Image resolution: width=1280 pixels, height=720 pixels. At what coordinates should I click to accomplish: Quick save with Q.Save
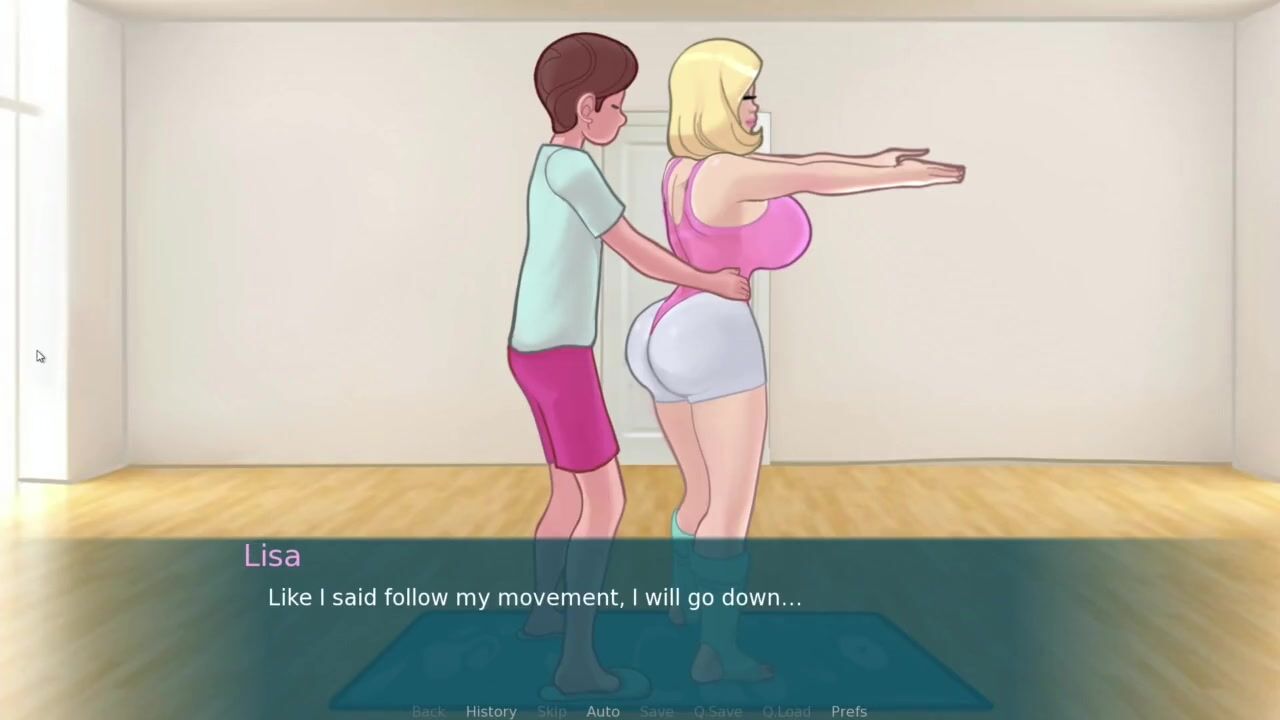718,711
